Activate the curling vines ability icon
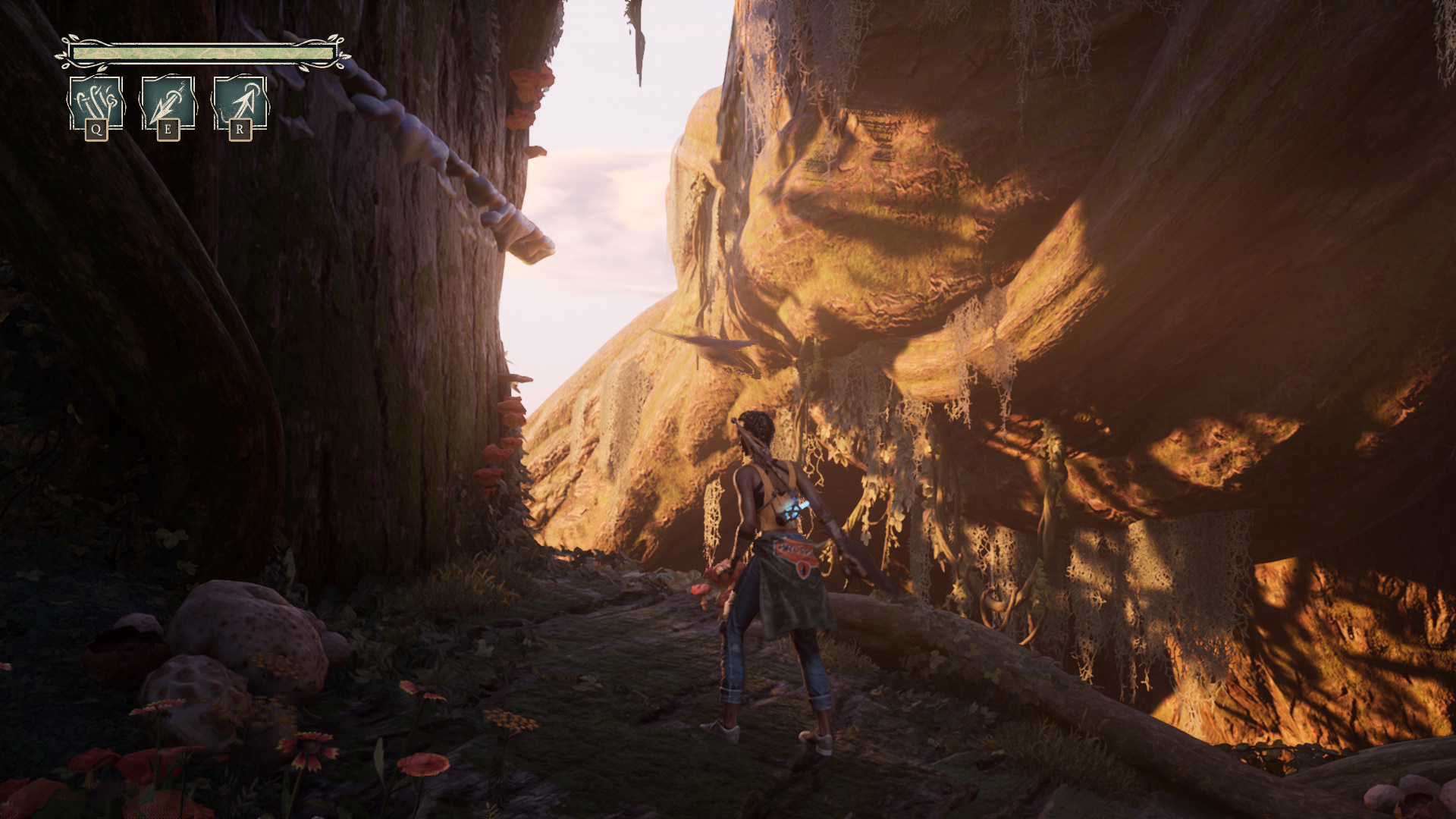1456x819 pixels. click(96, 103)
